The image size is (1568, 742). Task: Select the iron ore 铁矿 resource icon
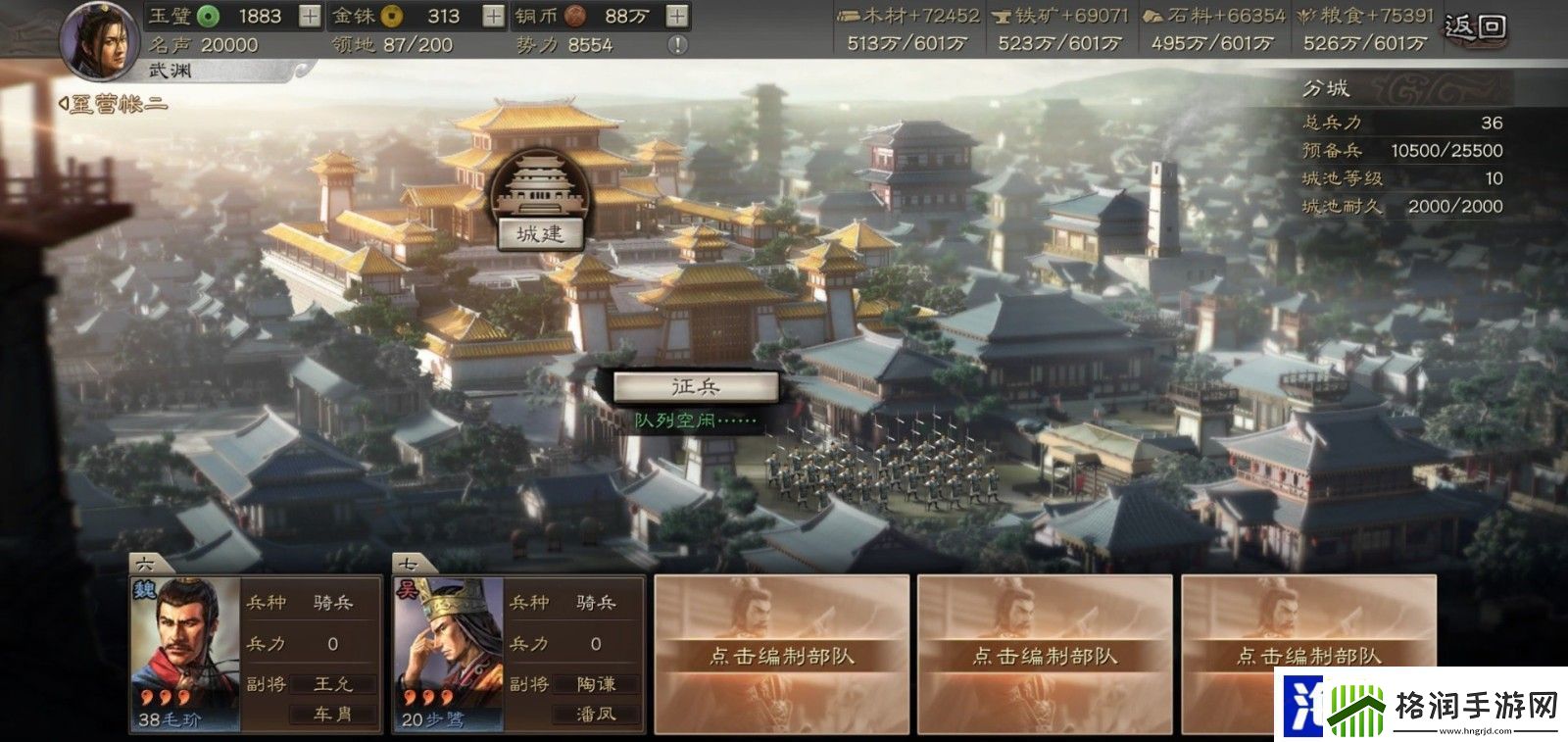point(1001,16)
